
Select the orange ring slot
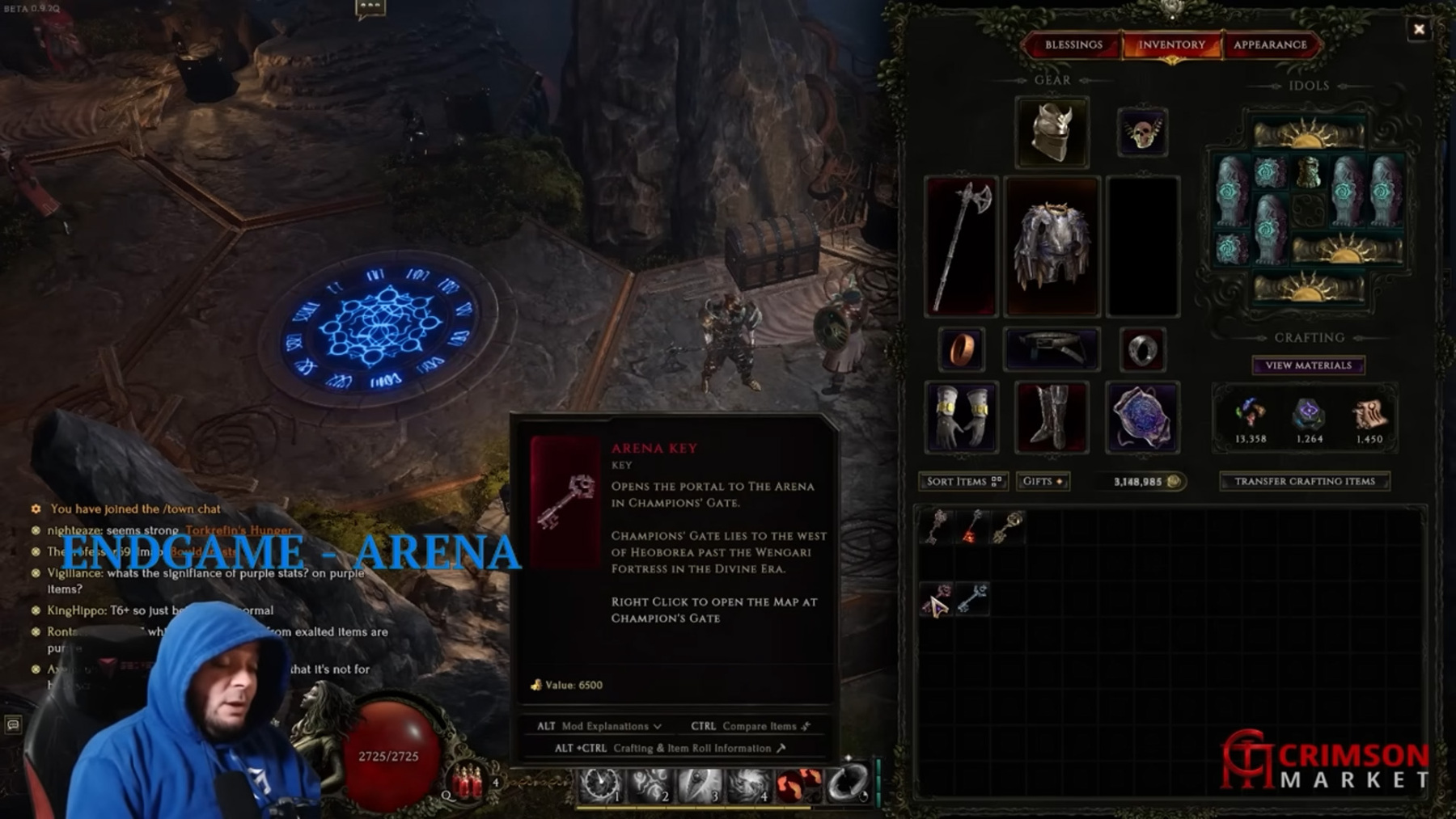coord(961,349)
